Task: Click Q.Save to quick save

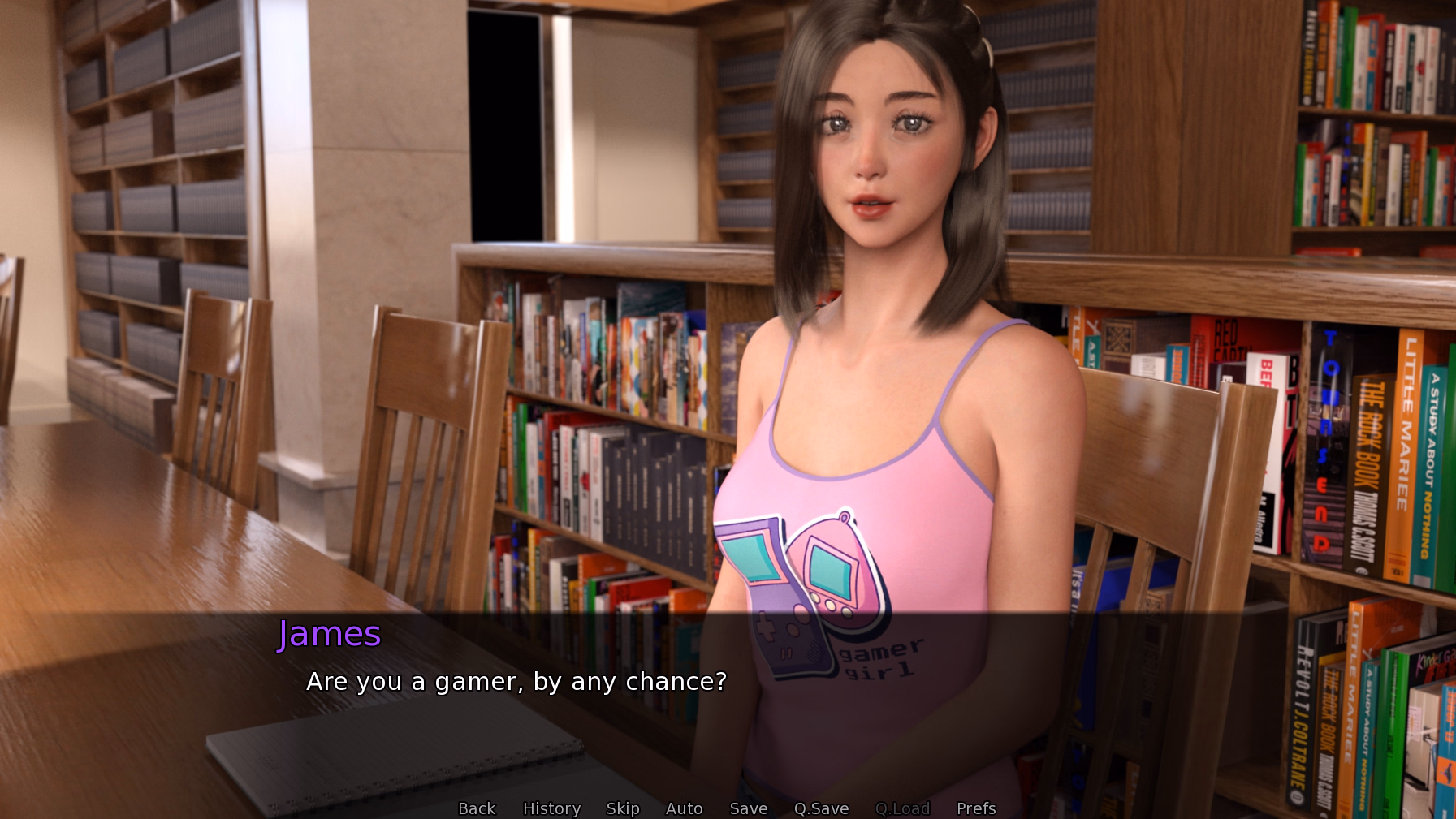Action: coord(821,808)
